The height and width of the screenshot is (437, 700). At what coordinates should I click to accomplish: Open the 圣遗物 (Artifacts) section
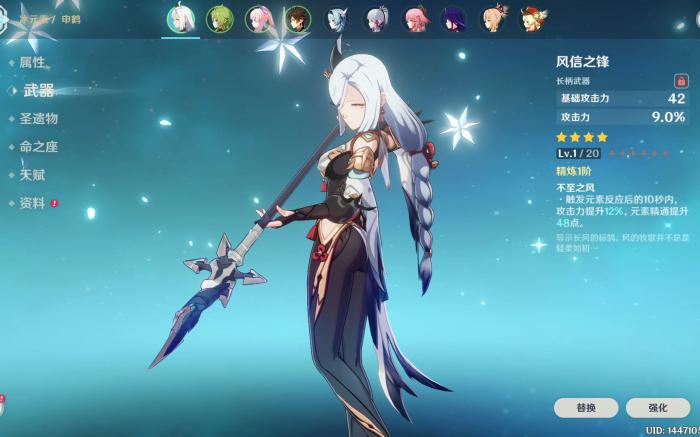pyautogui.click(x=38, y=118)
